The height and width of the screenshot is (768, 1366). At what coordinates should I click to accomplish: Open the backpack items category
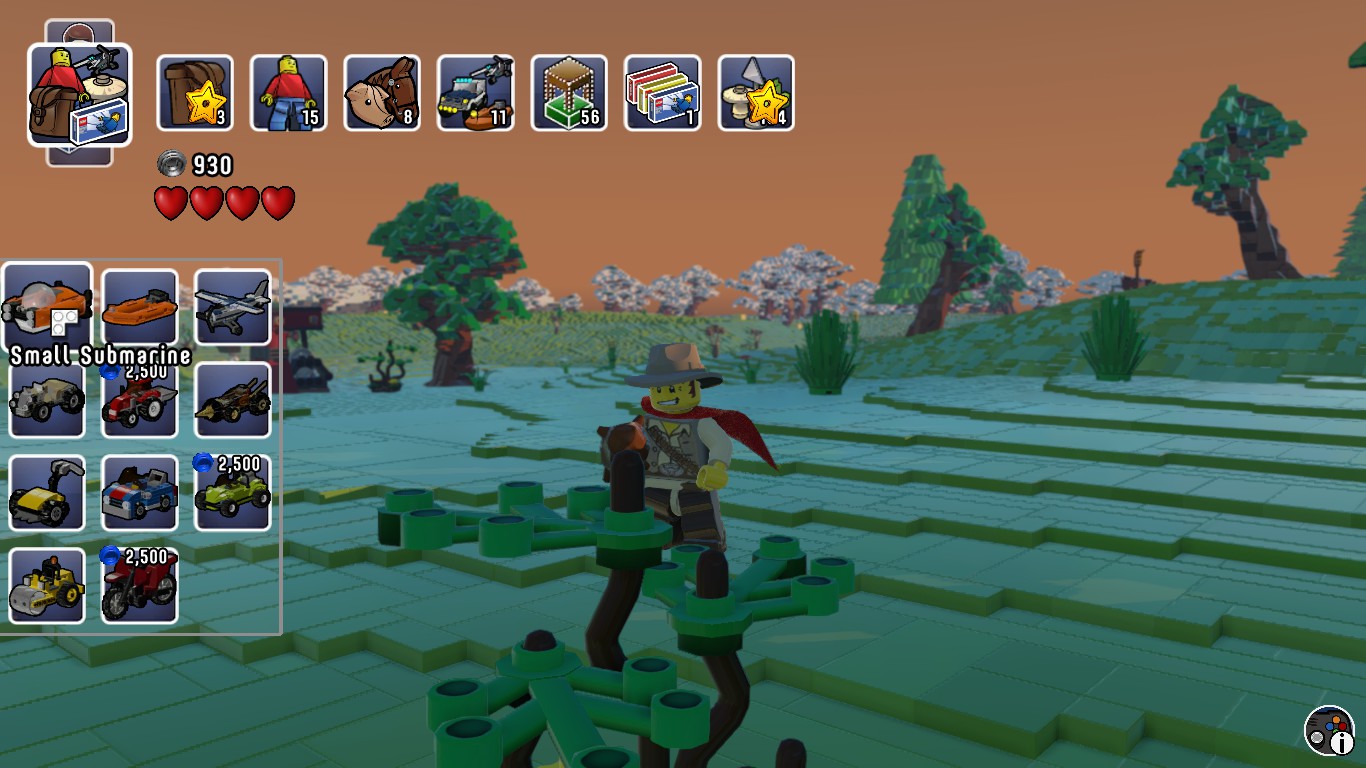195,93
